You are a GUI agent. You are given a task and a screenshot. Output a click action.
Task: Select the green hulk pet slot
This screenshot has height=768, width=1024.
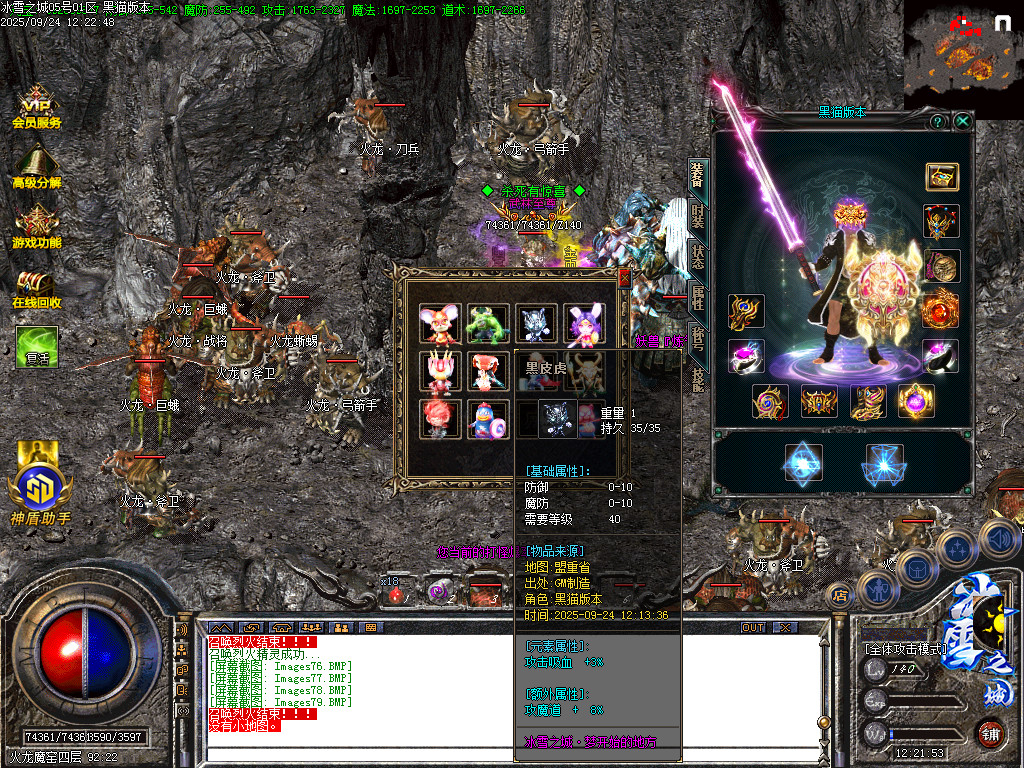[x=487, y=324]
